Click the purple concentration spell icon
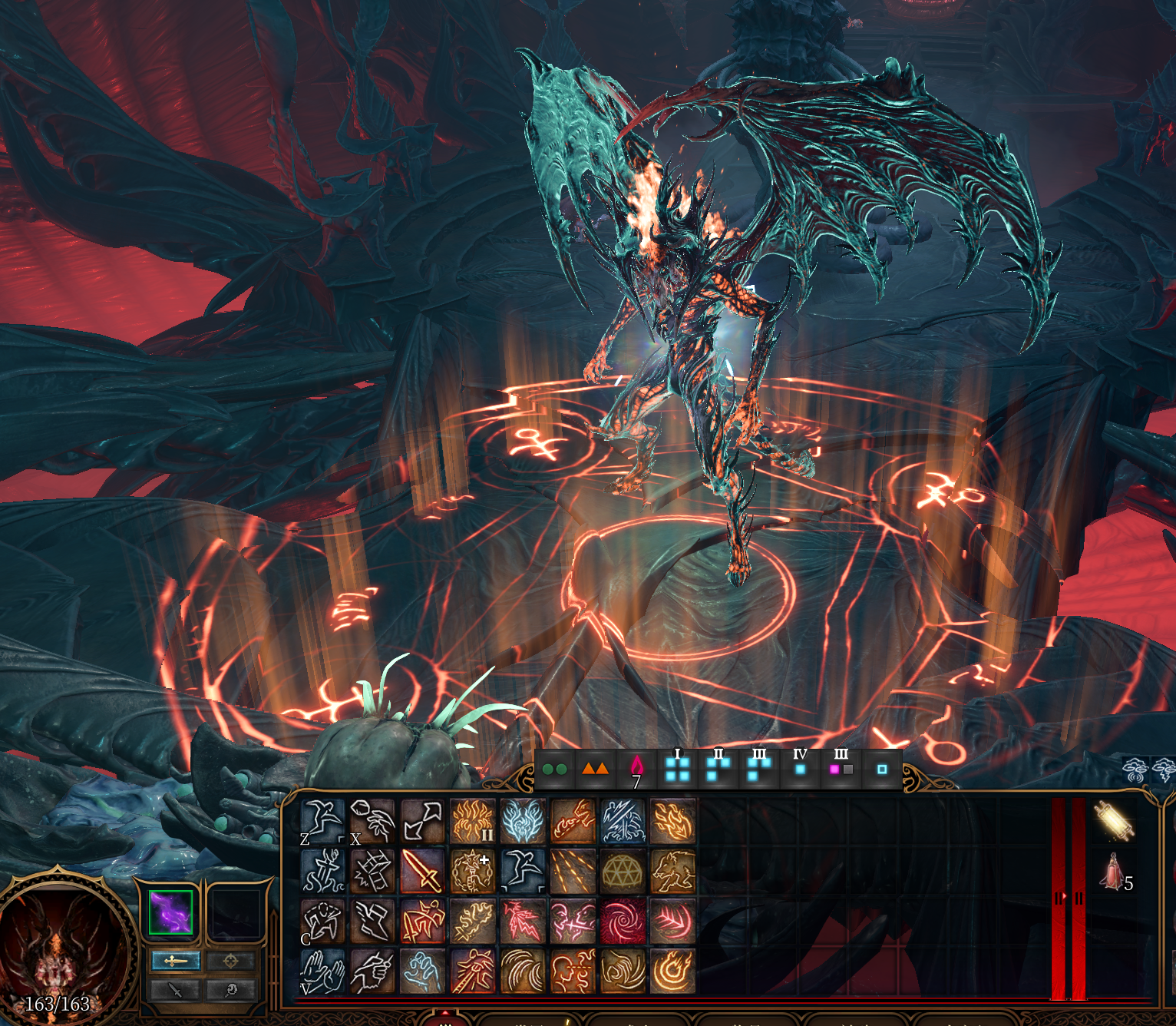The image size is (1176, 1026). (170, 912)
